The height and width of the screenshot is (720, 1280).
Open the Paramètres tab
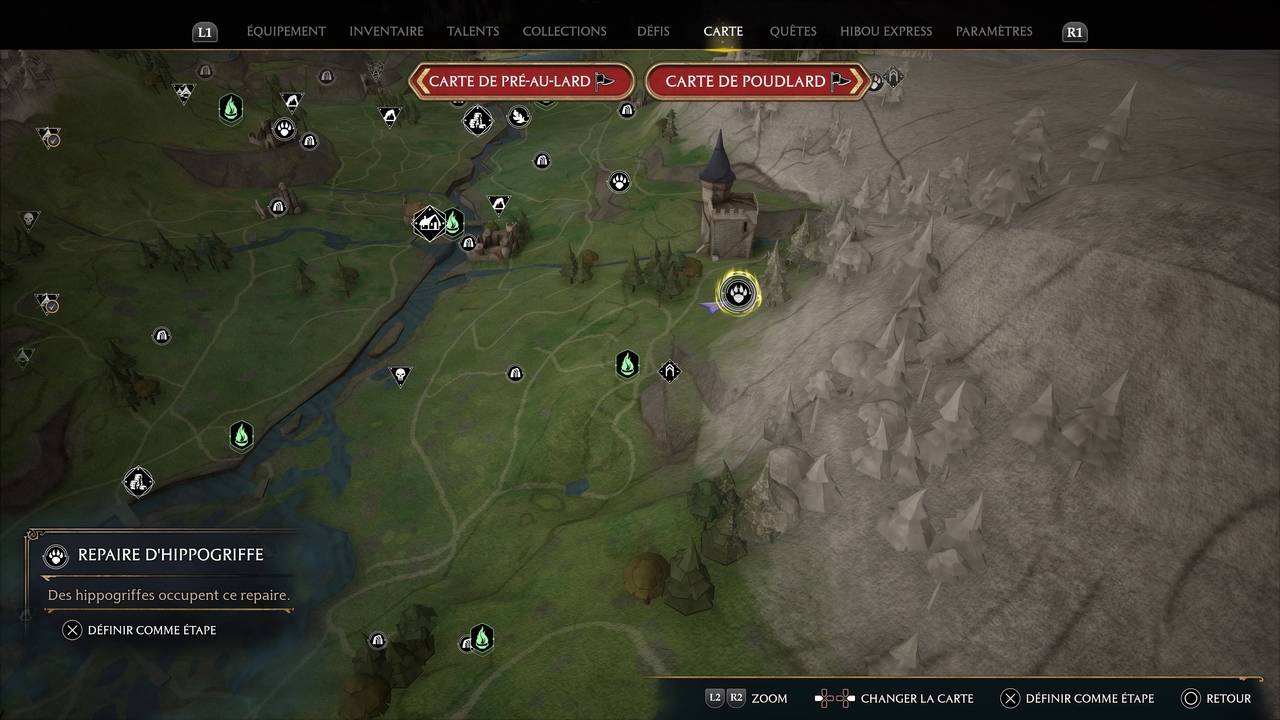coord(994,31)
